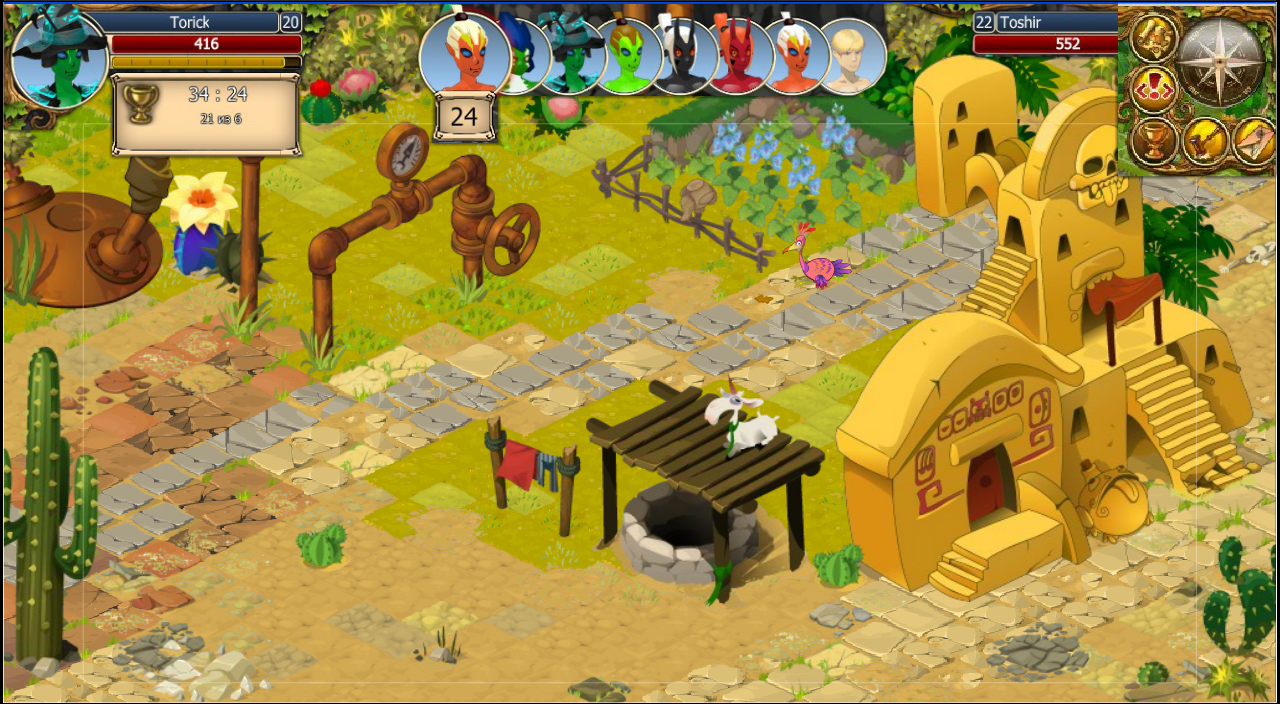Select the blue-haired character in turn order
1280x704 pixels.
(521, 55)
